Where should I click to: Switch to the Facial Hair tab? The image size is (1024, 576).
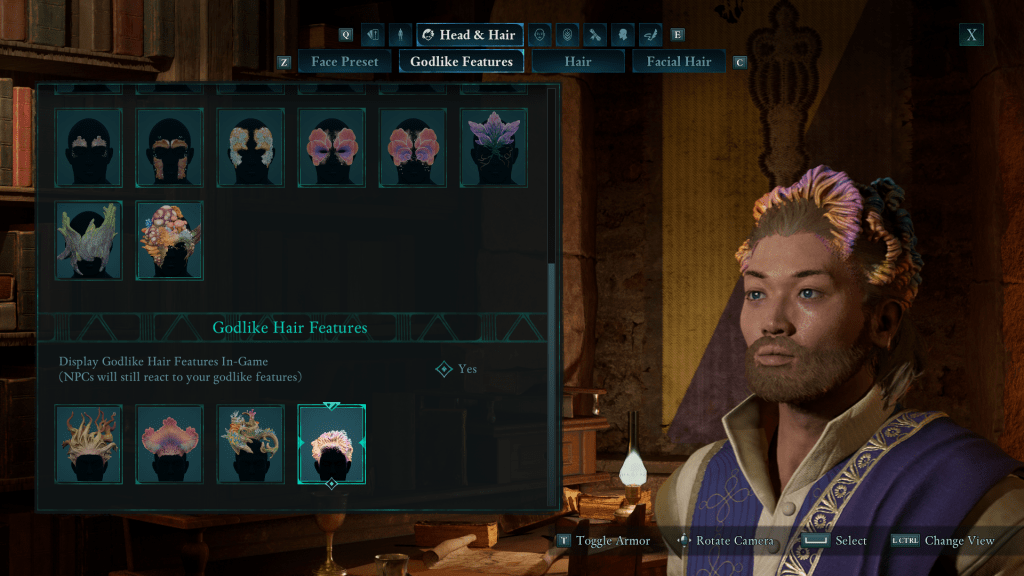pyautogui.click(x=679, y=62)
